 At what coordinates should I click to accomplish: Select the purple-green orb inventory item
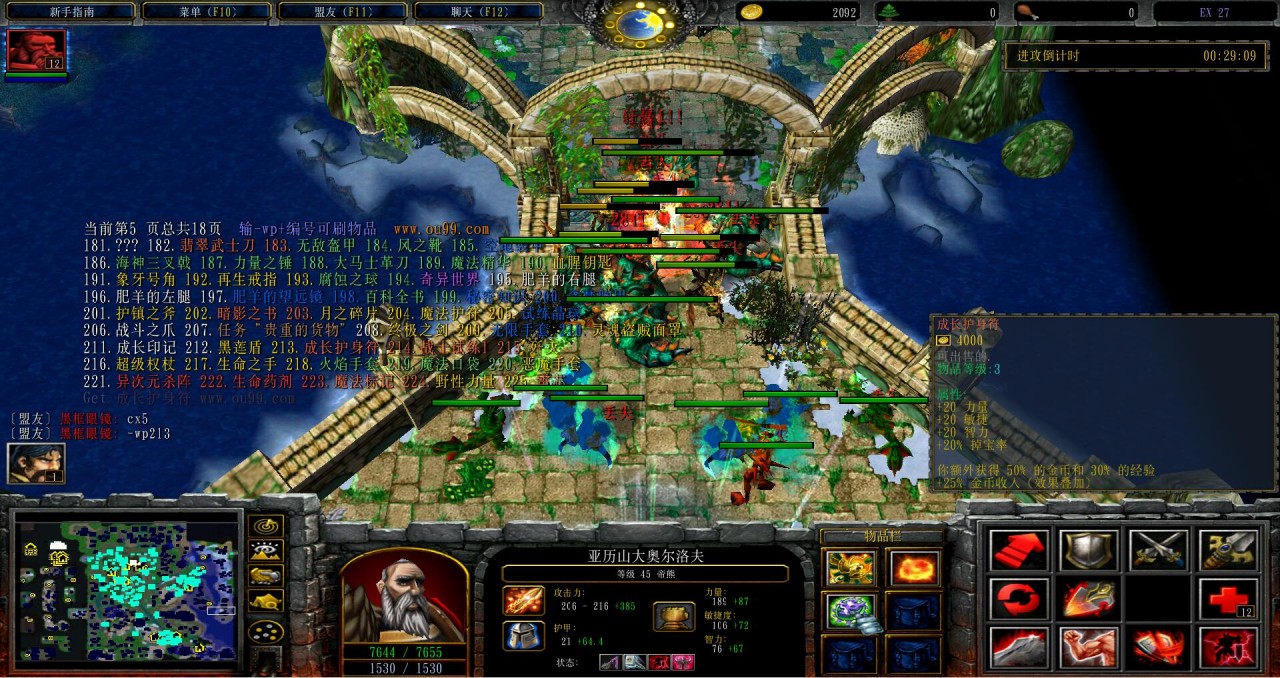[850, 611]
